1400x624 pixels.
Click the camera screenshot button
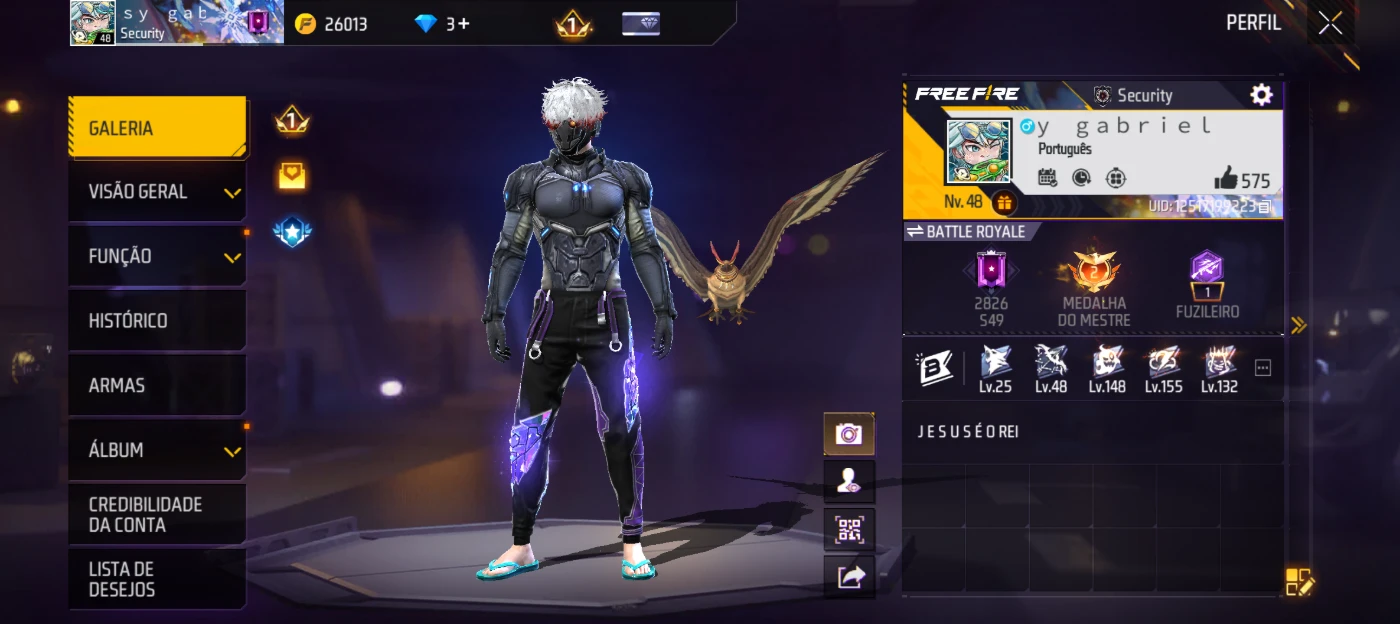pyautogui.click(x=849, y=434)
